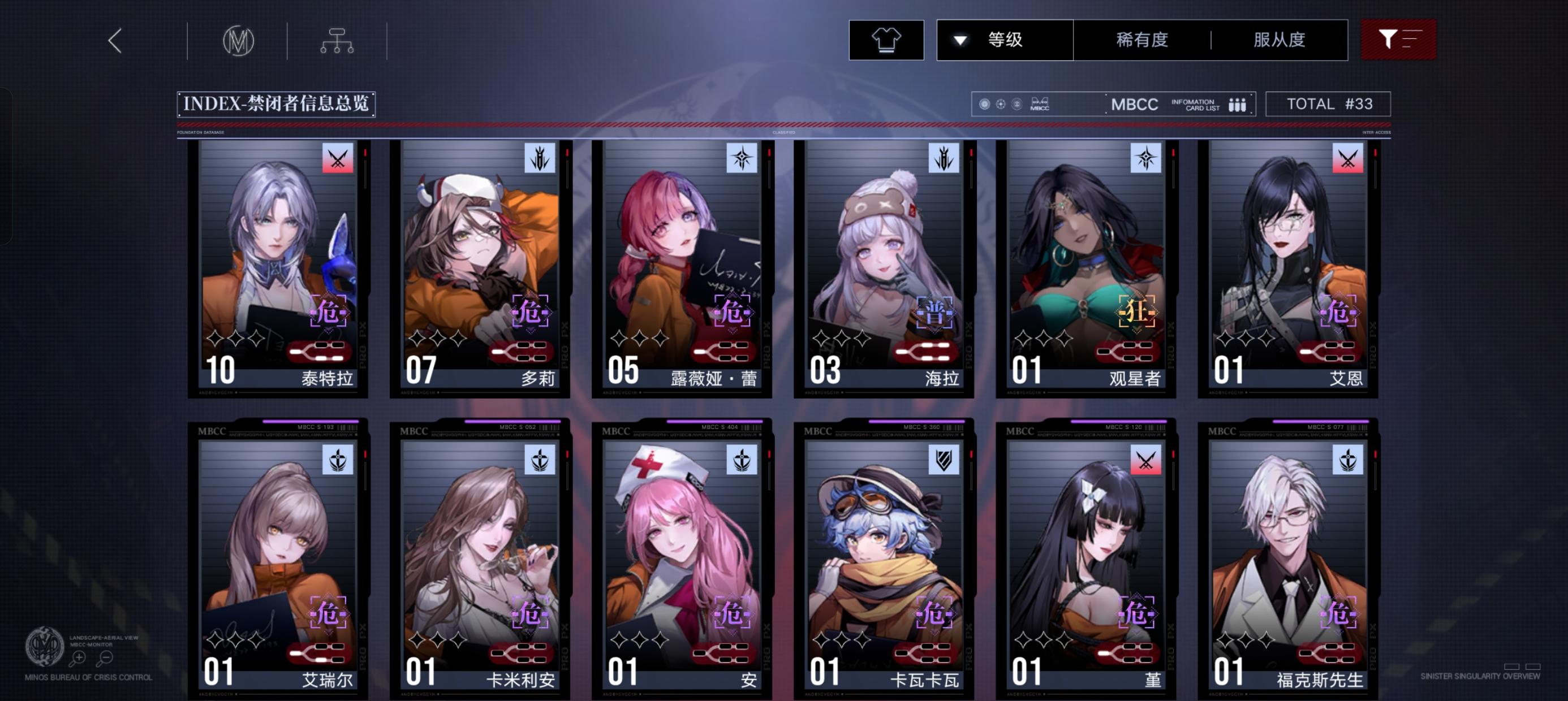Click the outfit shirt icon in top toolbar
This screenshot has height=701, width=1568.
[x=886, y=39]
